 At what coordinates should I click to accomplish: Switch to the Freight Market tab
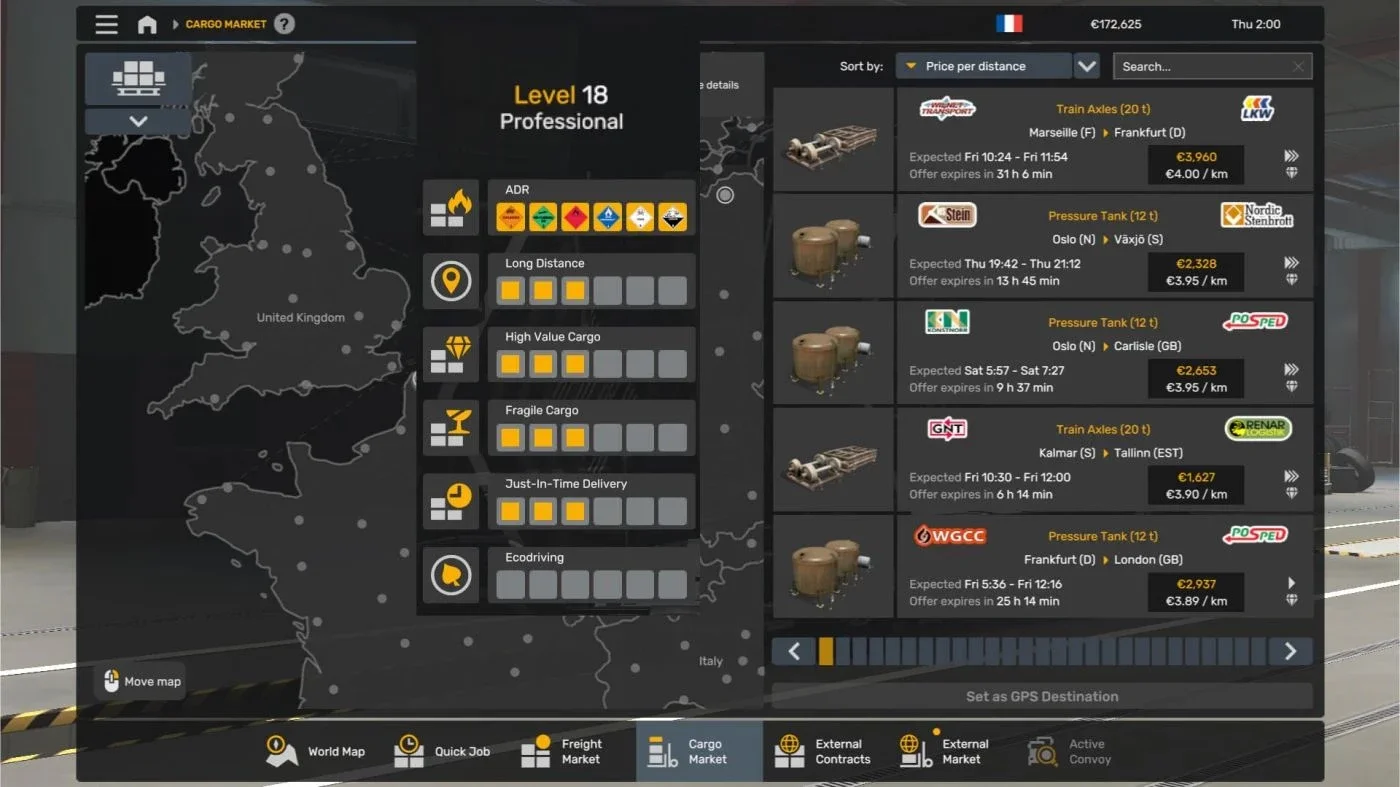[x=565, y=750]
